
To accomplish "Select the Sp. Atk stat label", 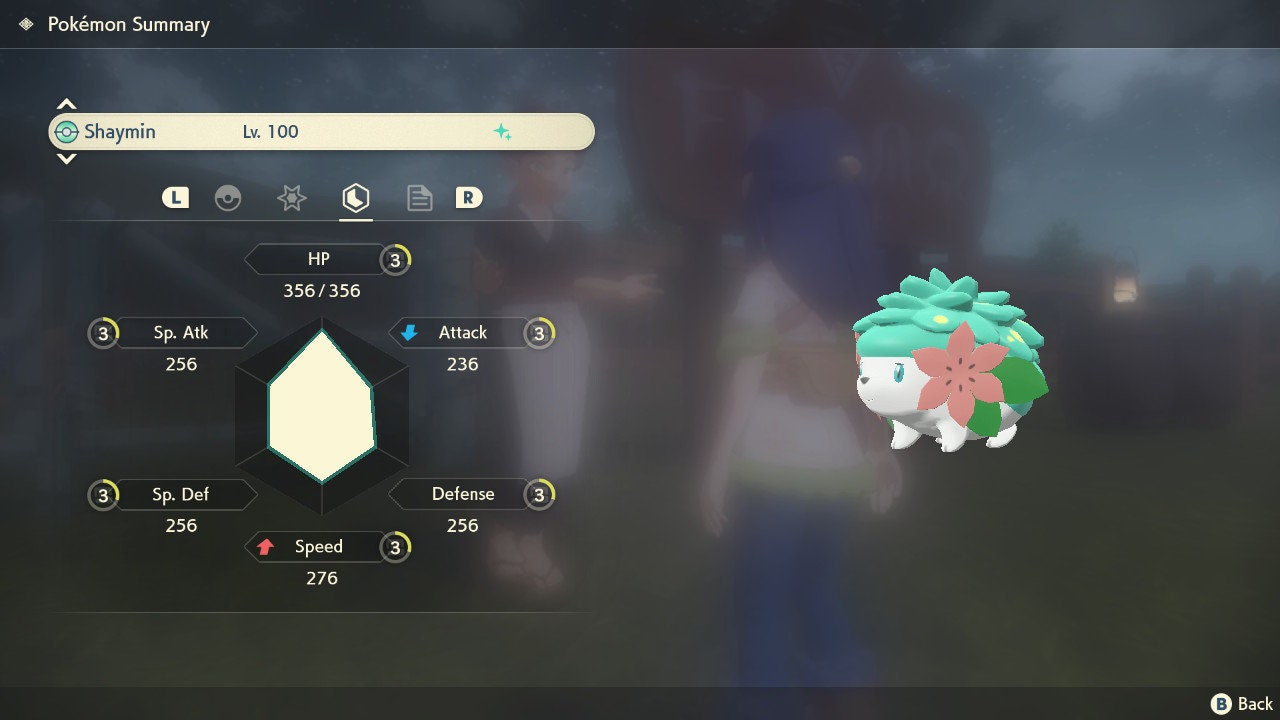I will [x=181, y=333].
